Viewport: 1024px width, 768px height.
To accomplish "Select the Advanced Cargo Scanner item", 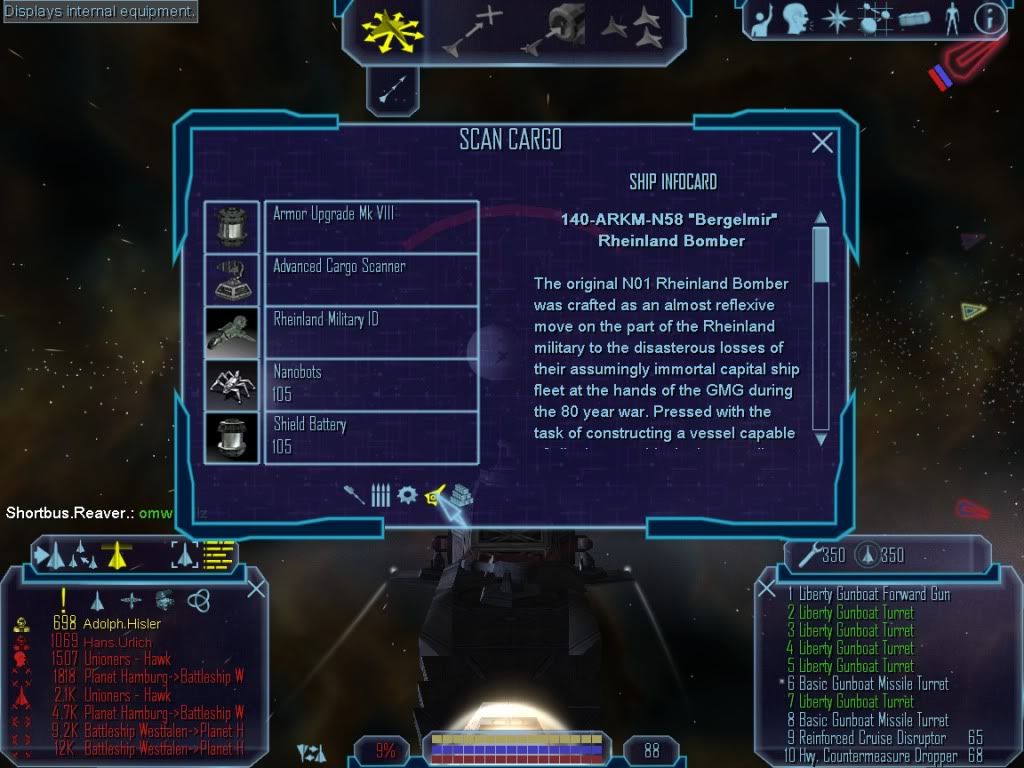I will 371,279.
